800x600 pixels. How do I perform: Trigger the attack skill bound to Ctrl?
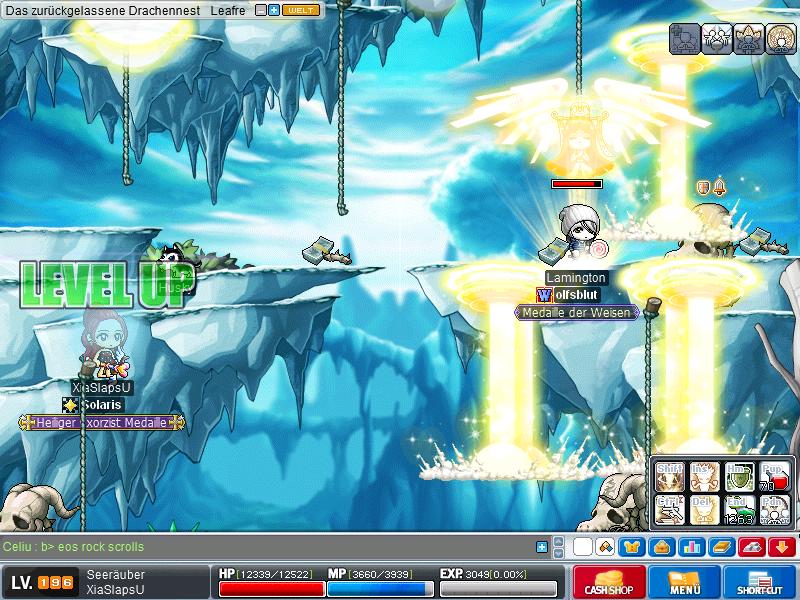pyautogui.click(x=670, y=510)
